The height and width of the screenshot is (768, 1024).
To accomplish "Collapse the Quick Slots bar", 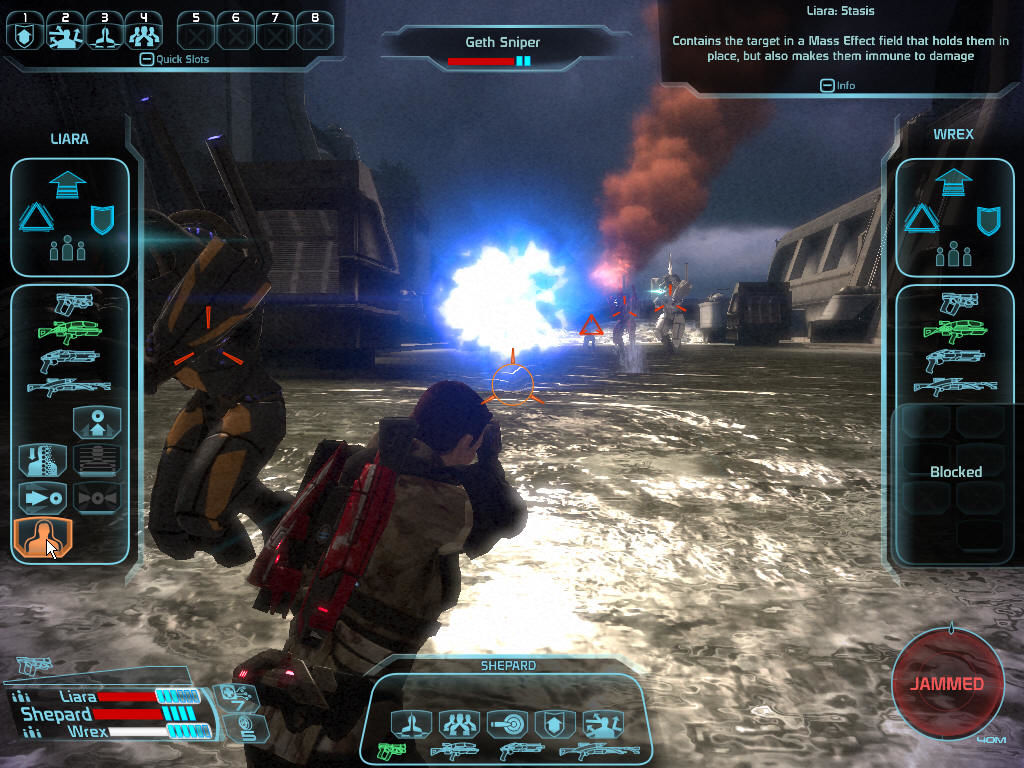I will click(147, 59).
